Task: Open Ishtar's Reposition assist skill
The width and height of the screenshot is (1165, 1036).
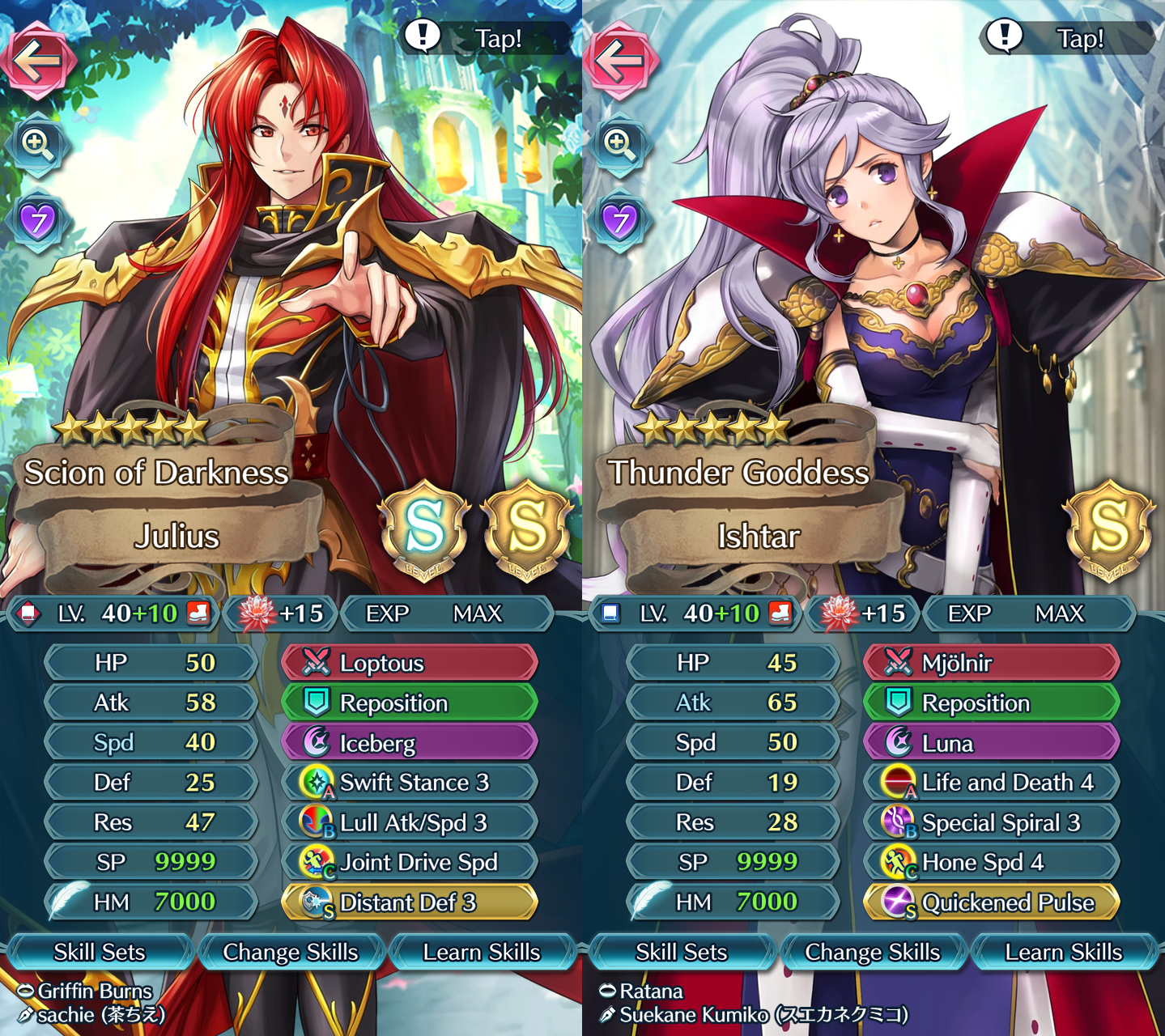Action: click(x=990, y=702)
